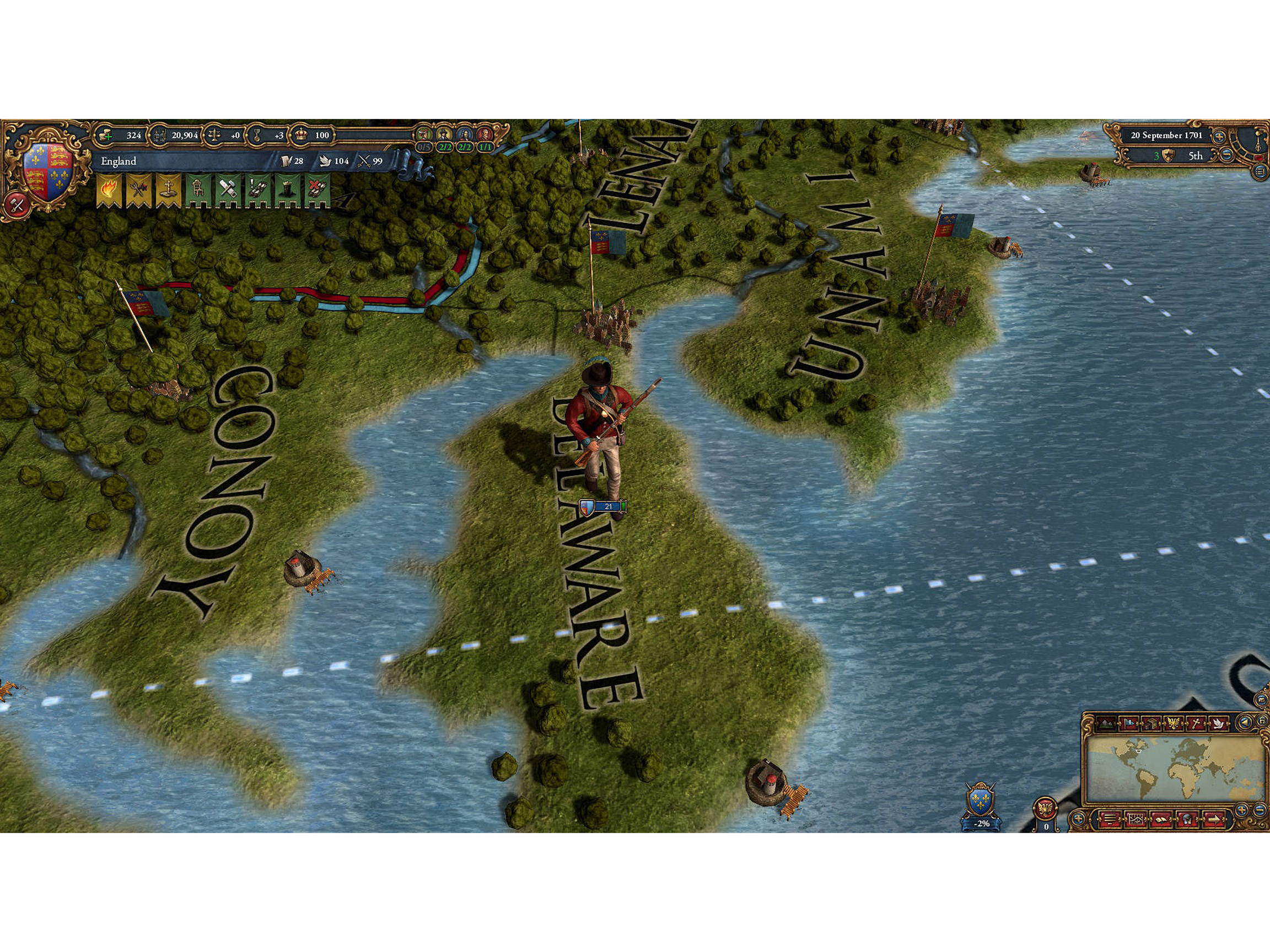Open the ledger via the graph icon

[x=1137, y=819]
